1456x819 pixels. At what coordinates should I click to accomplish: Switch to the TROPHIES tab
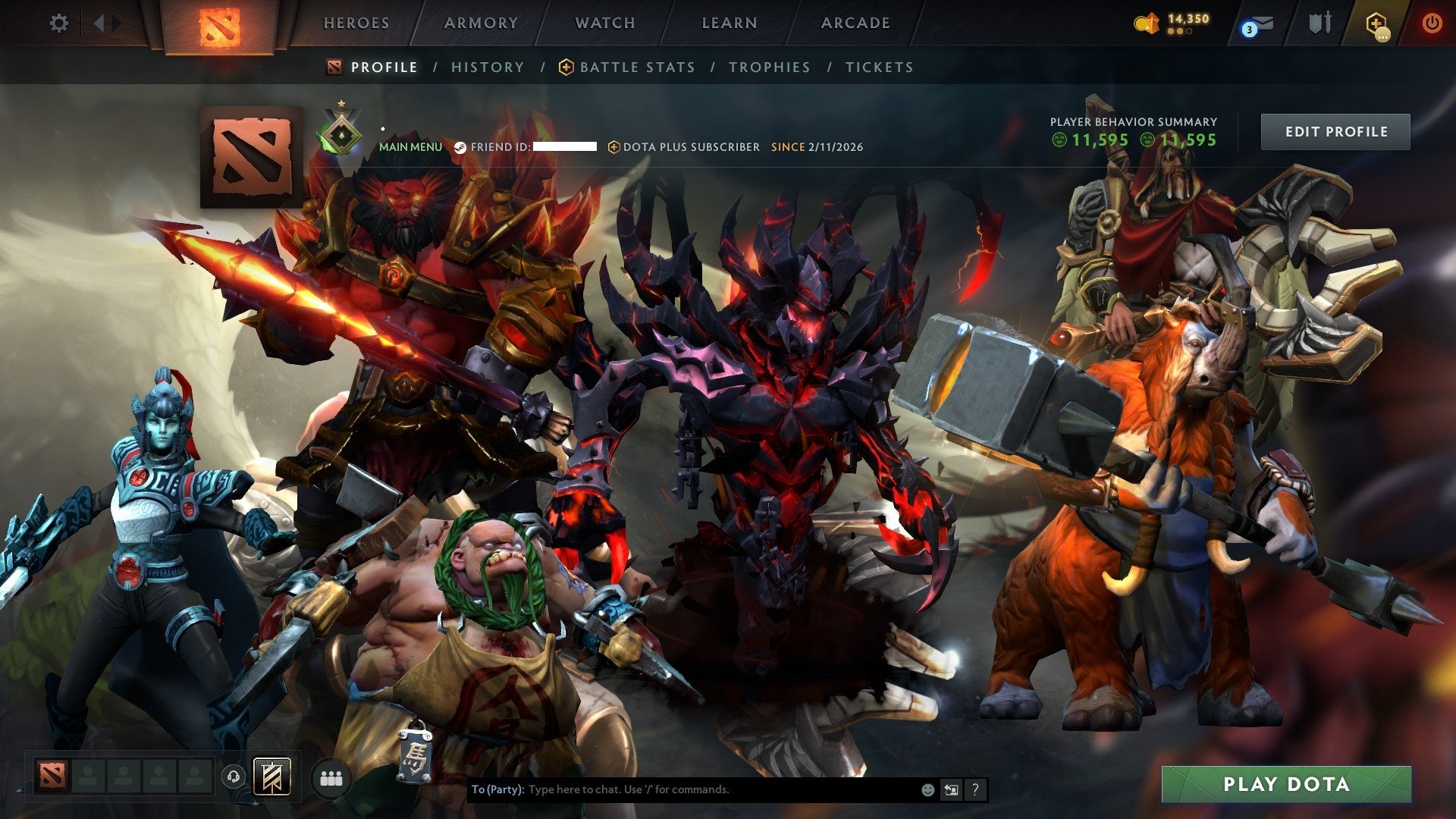coord(769,67)
